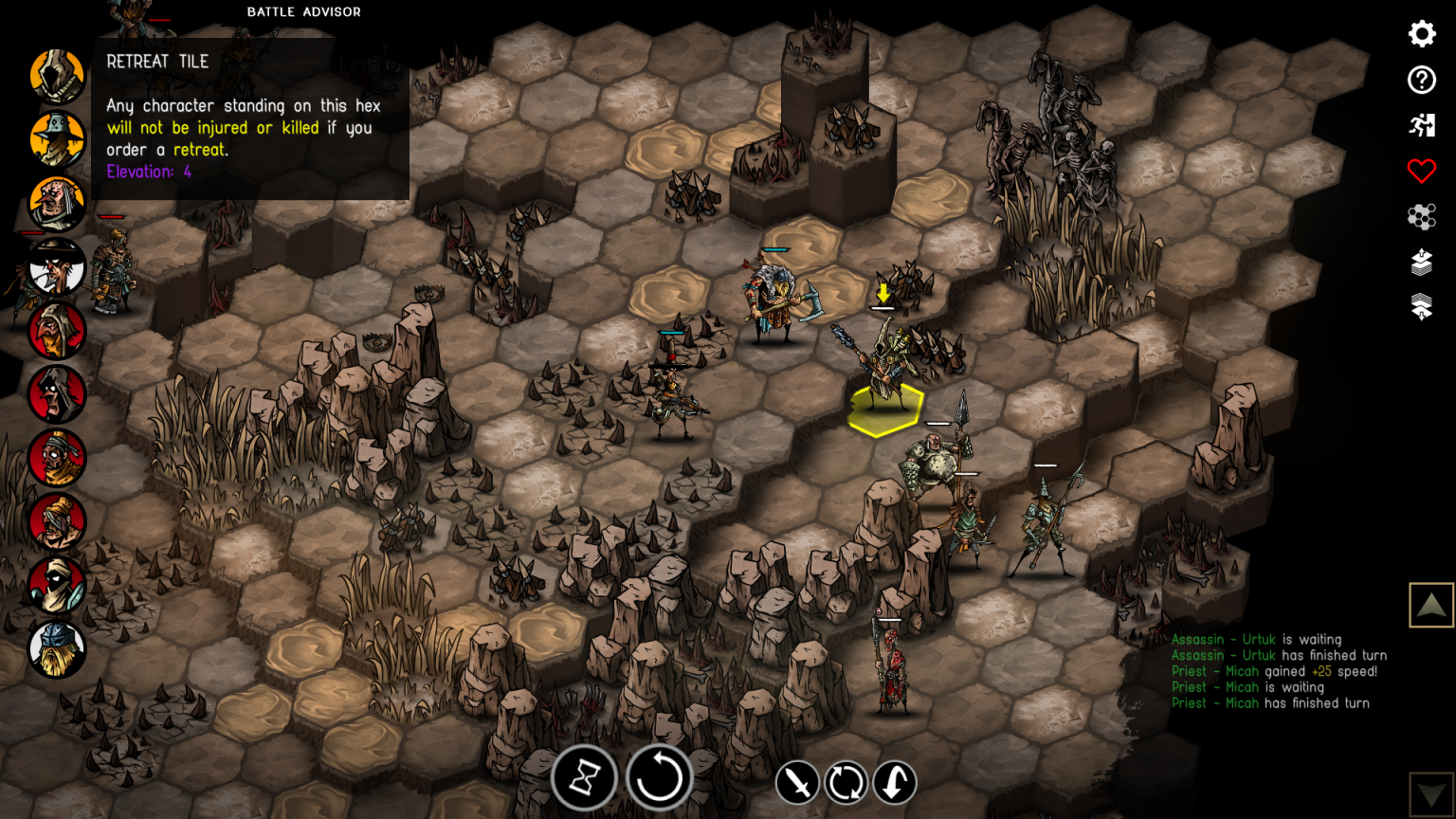The image size is (1456, 819).
Task: Select the sword attack action icon
Action: coord(797,782)
